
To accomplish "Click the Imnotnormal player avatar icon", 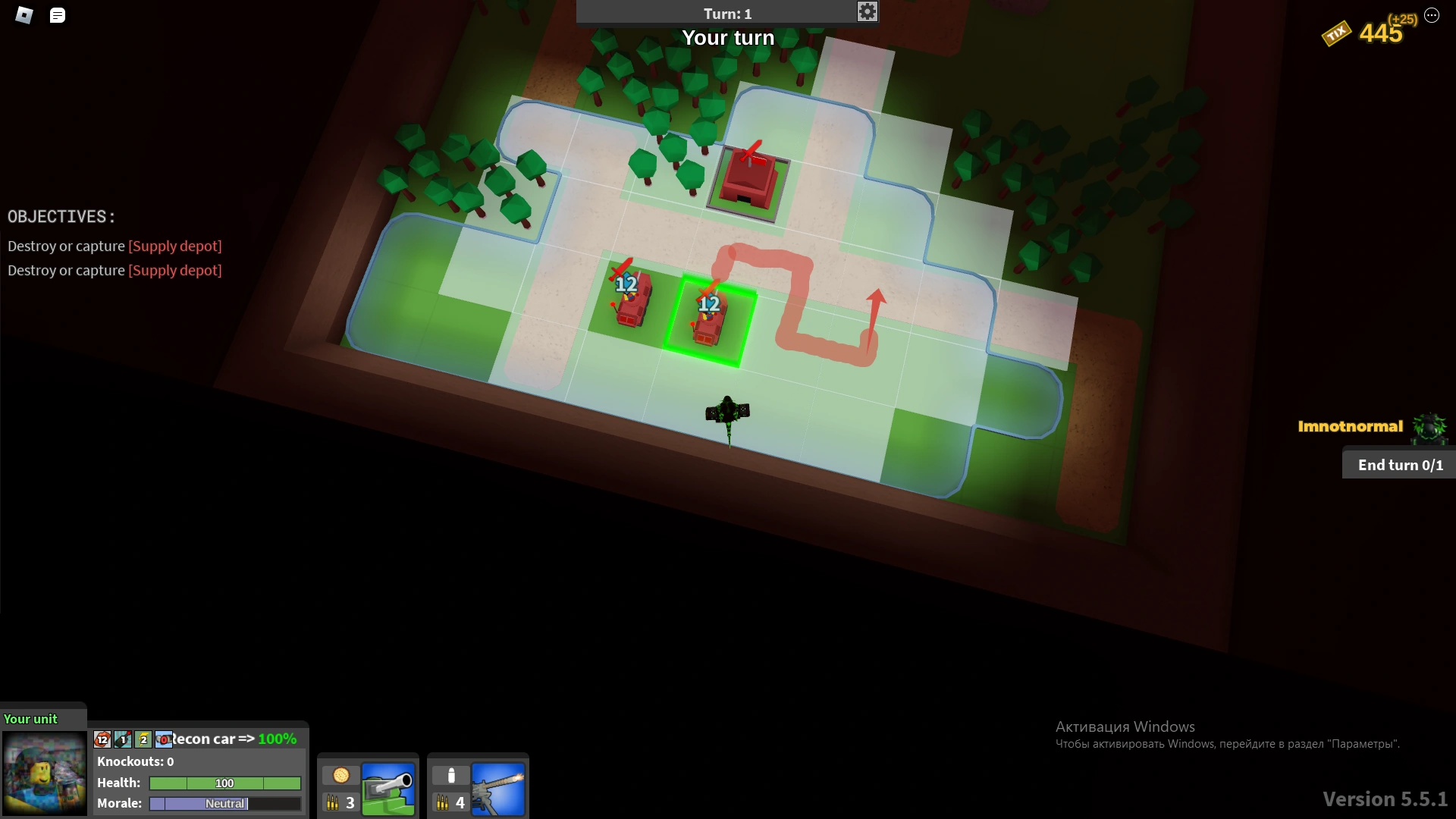I will coord(1429,428).
